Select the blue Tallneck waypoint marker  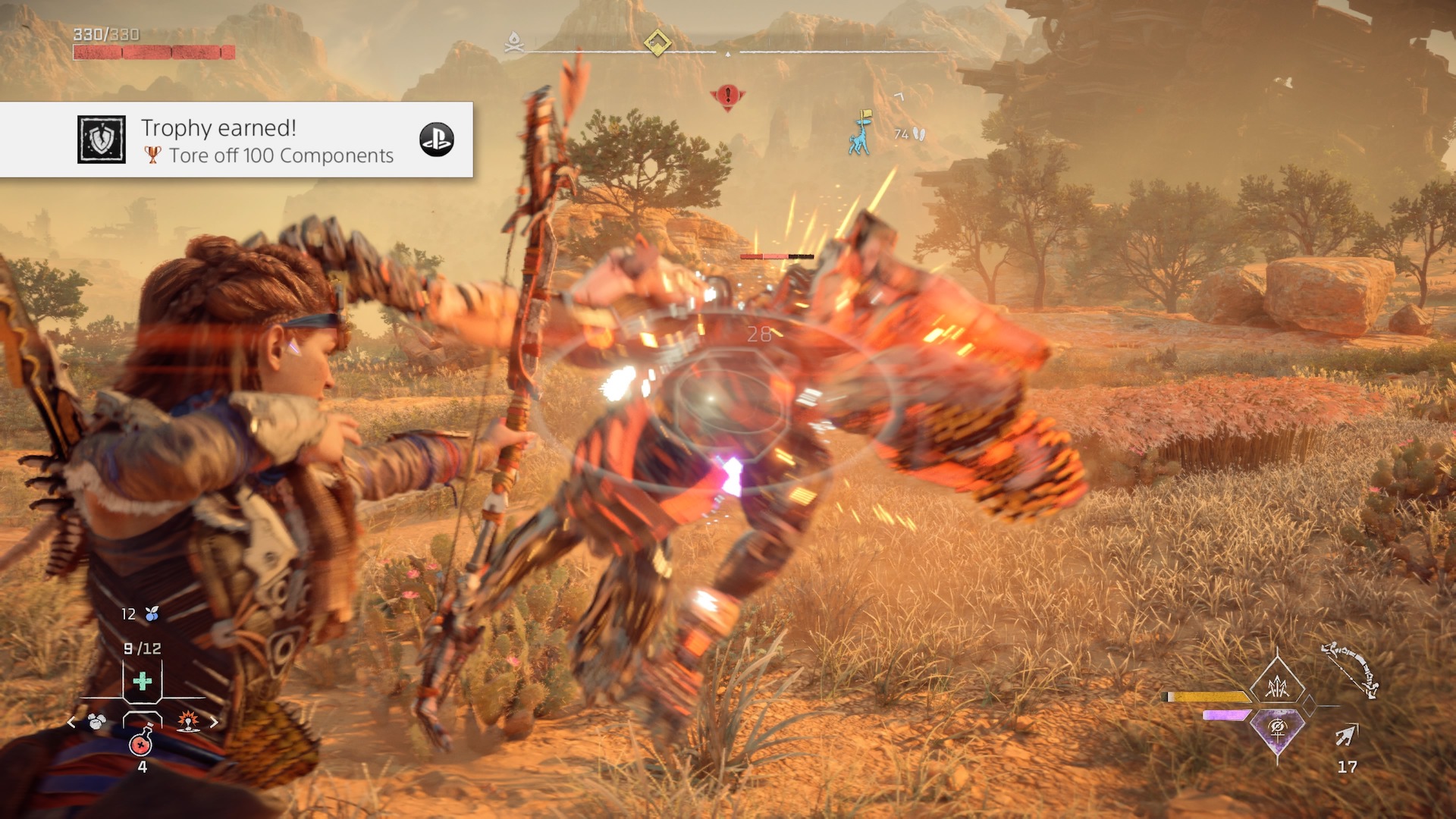pos(861,133)
